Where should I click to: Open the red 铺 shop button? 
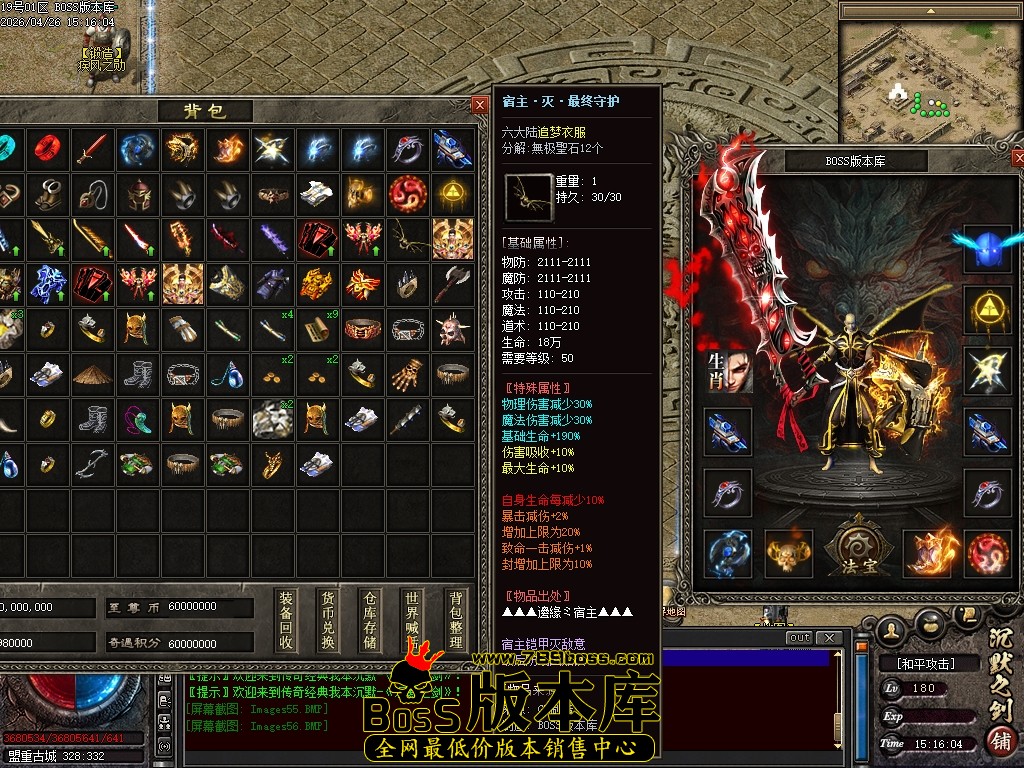click(999, 740)
